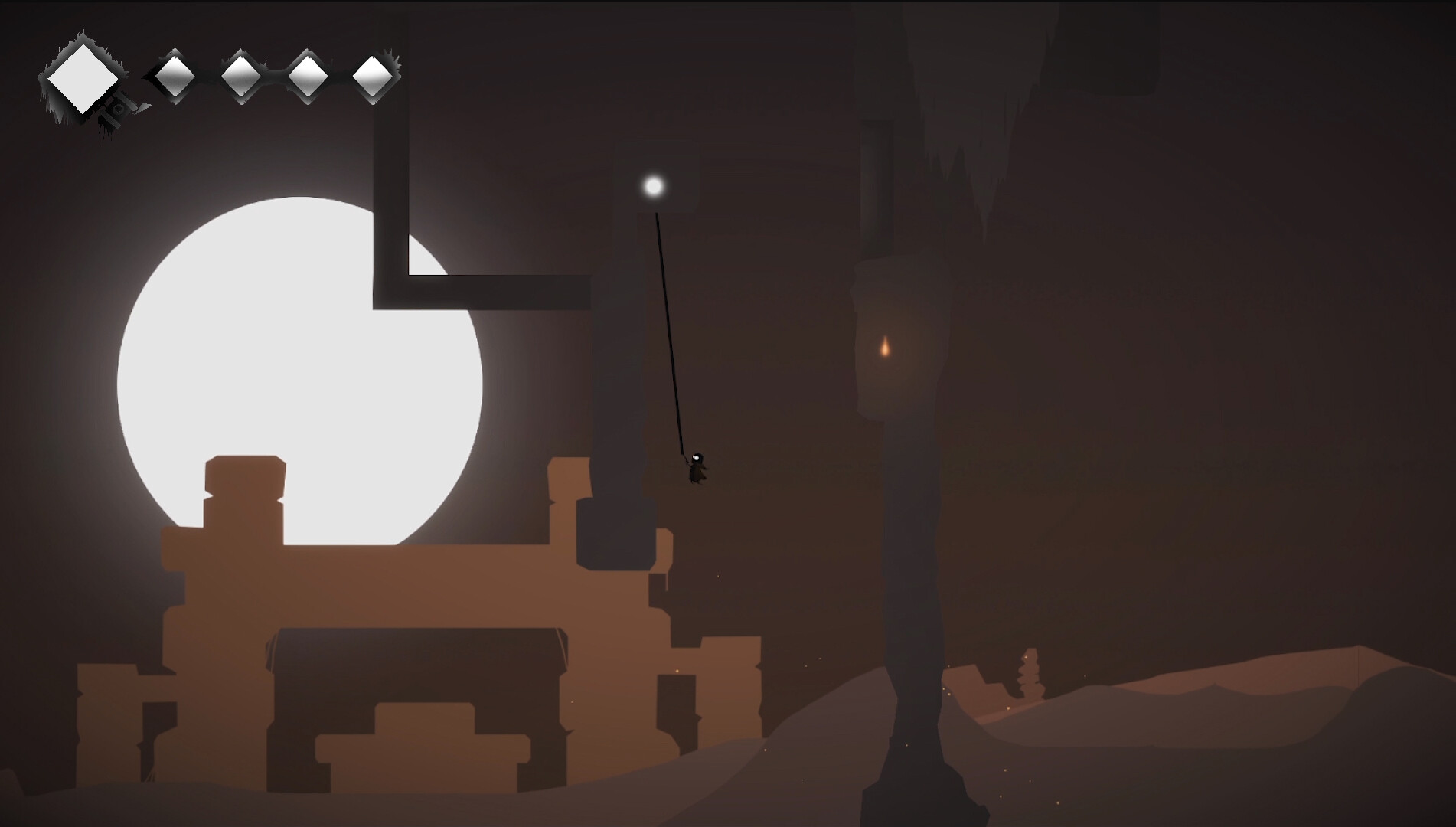The height and width of the screenshot is (827, 1456).
Task: Click the link between third and fourth diamonds
Action: [x=273, y=77]
